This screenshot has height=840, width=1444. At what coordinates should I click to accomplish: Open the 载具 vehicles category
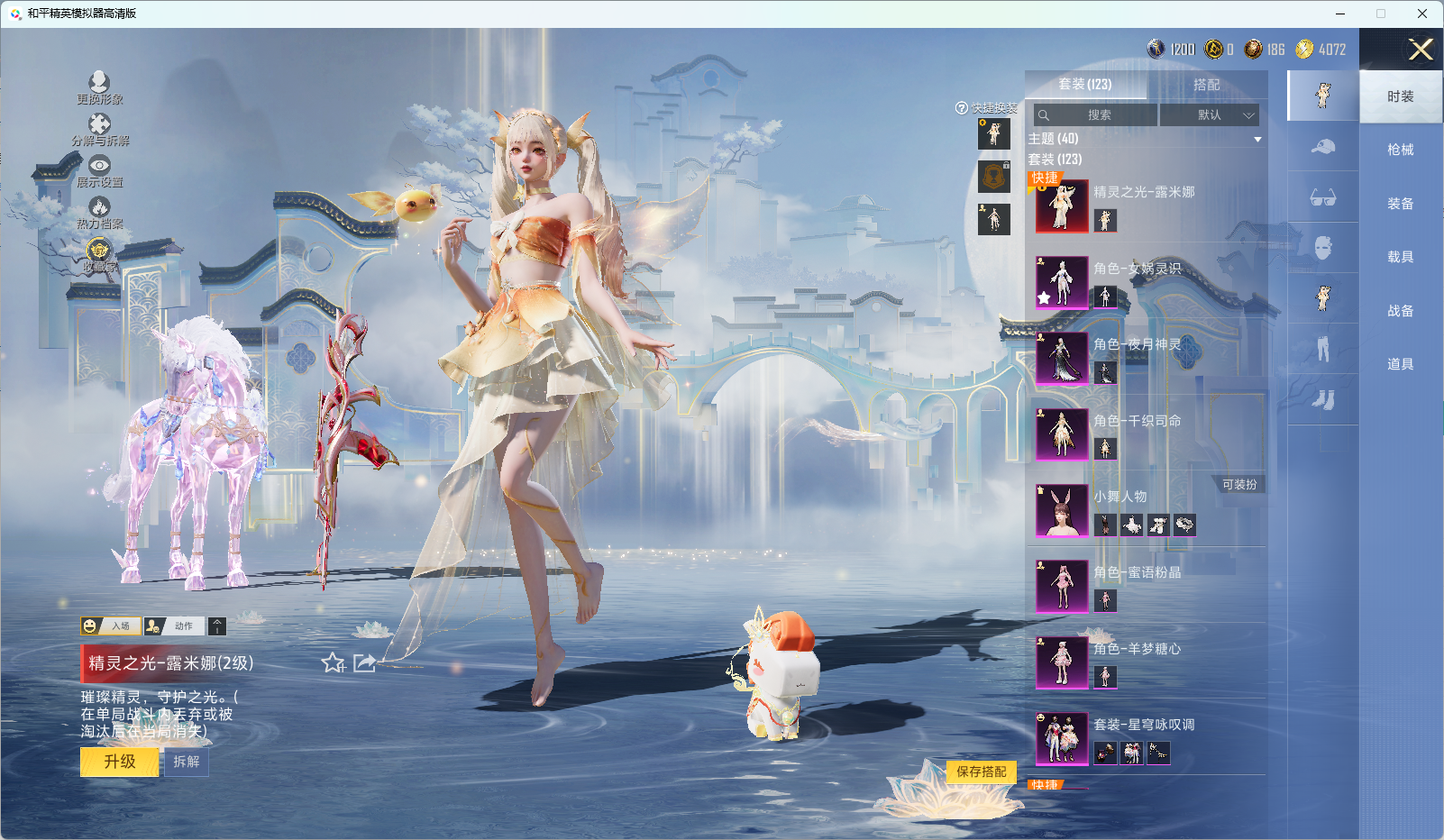coord(1400,257)
